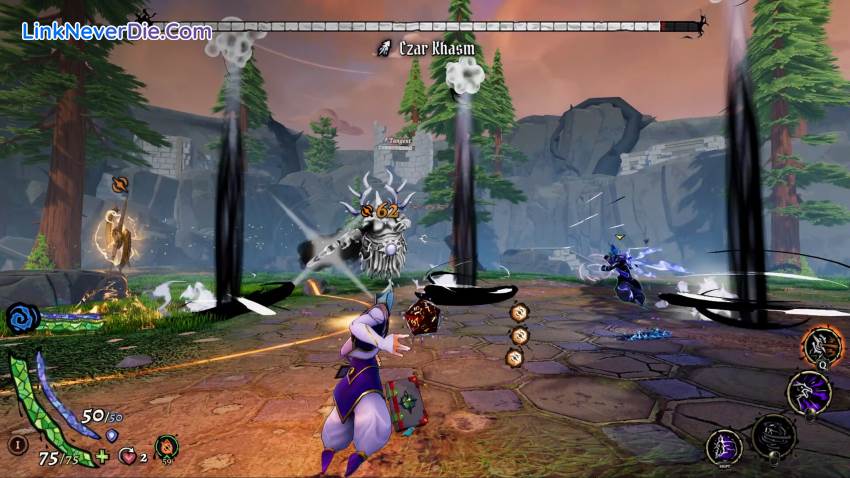Image resolution: width=850 pixels, height=478 pixels.
Task: Open the round 'I' button
Action: [17, 446]
